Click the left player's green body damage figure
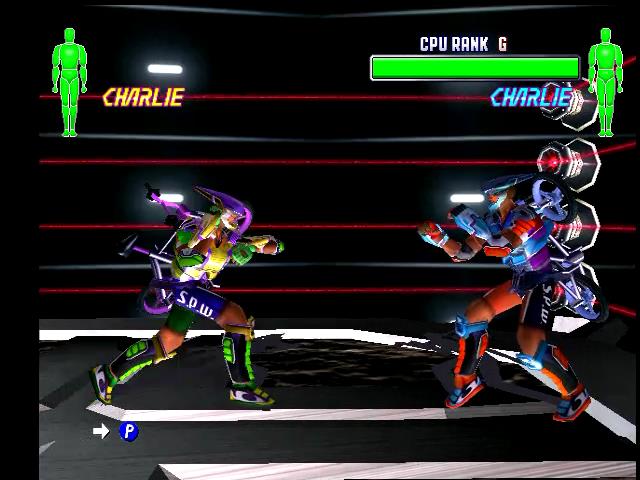 click(69, 80)
